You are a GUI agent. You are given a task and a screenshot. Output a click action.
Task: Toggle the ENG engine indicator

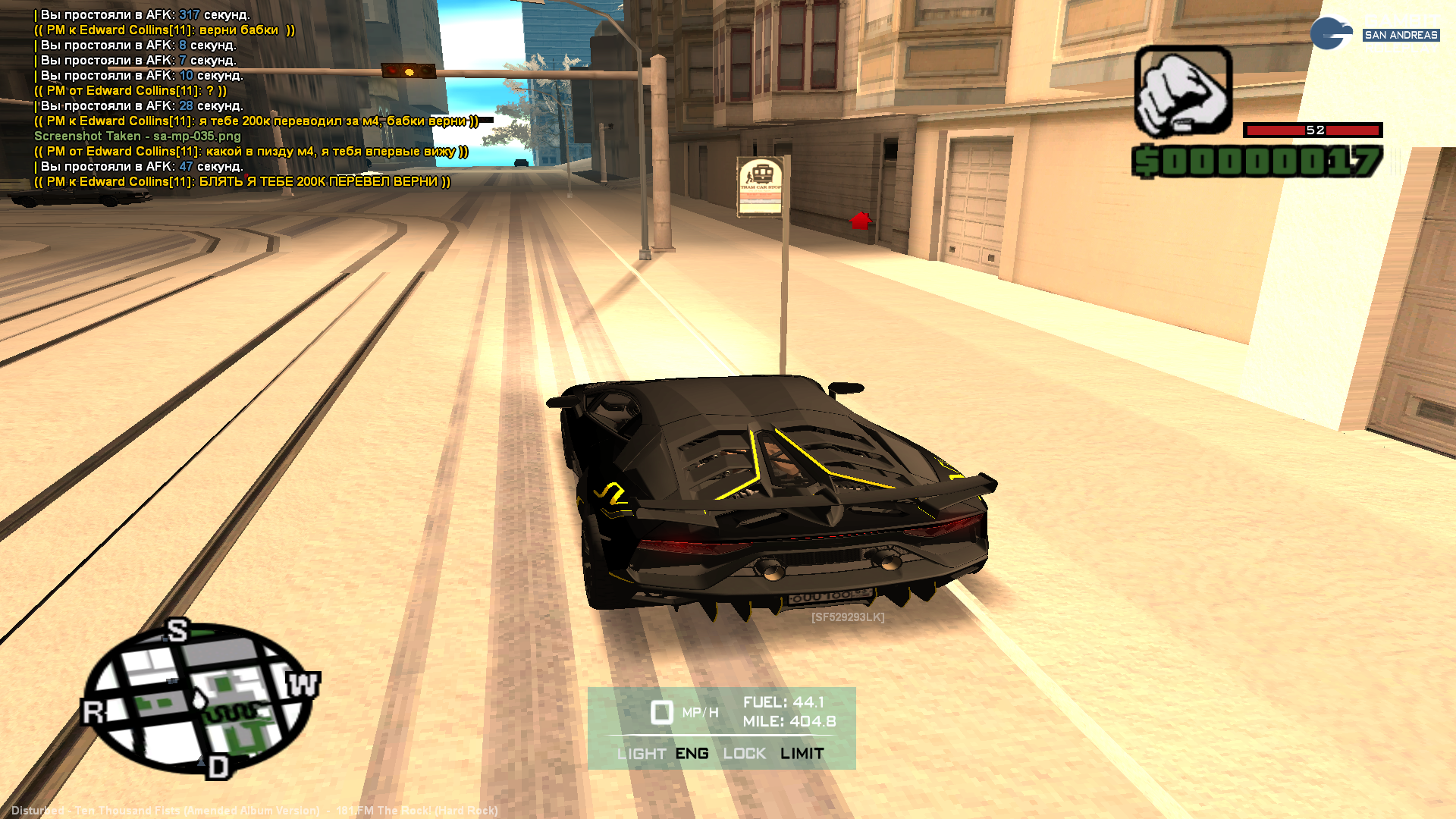coord(692,754)
